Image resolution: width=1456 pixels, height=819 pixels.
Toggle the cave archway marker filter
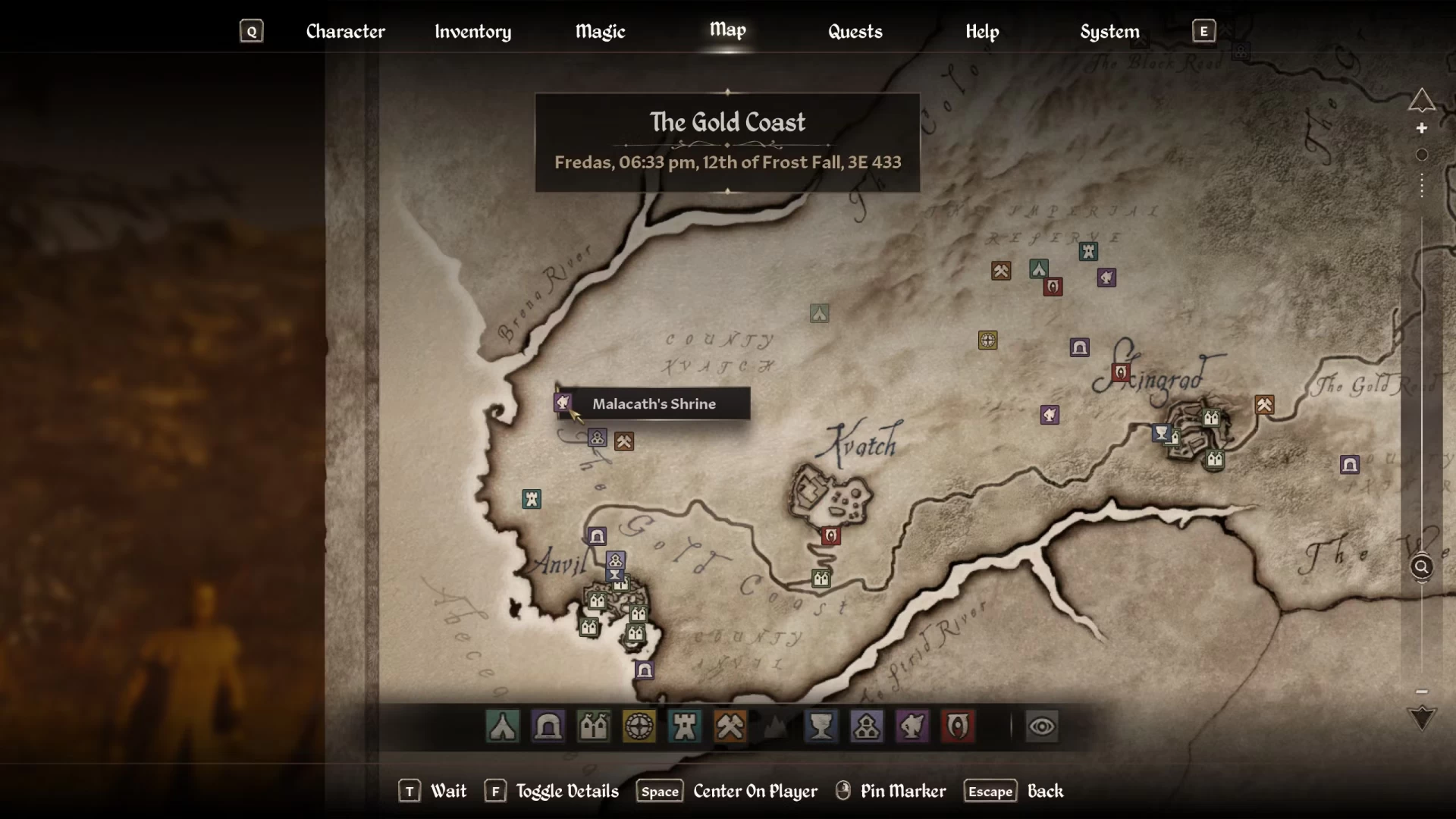point(548,726)
